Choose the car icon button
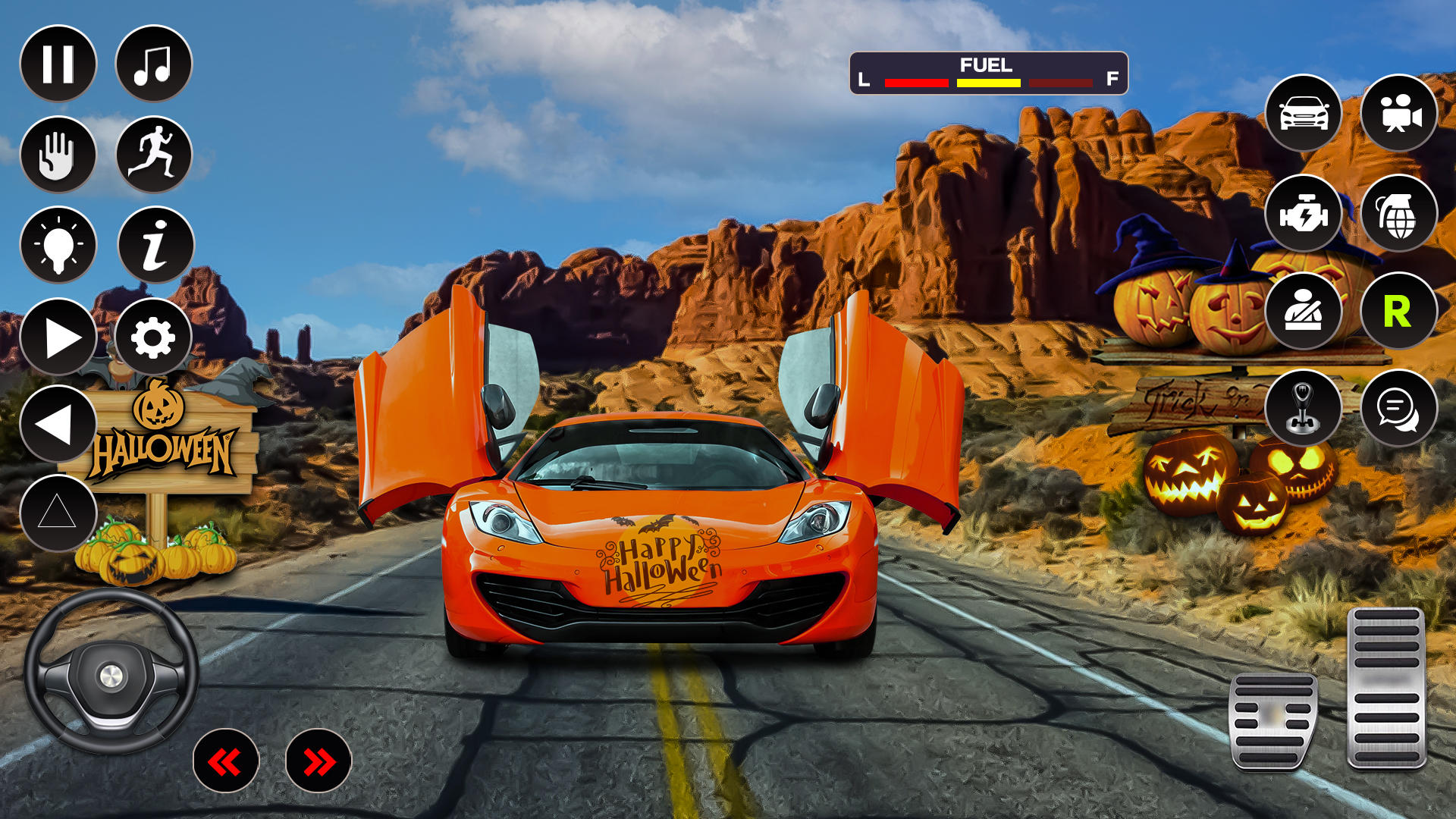Screen dimensions: 1456x819 pyautogui.click(x=1304, y=113)
